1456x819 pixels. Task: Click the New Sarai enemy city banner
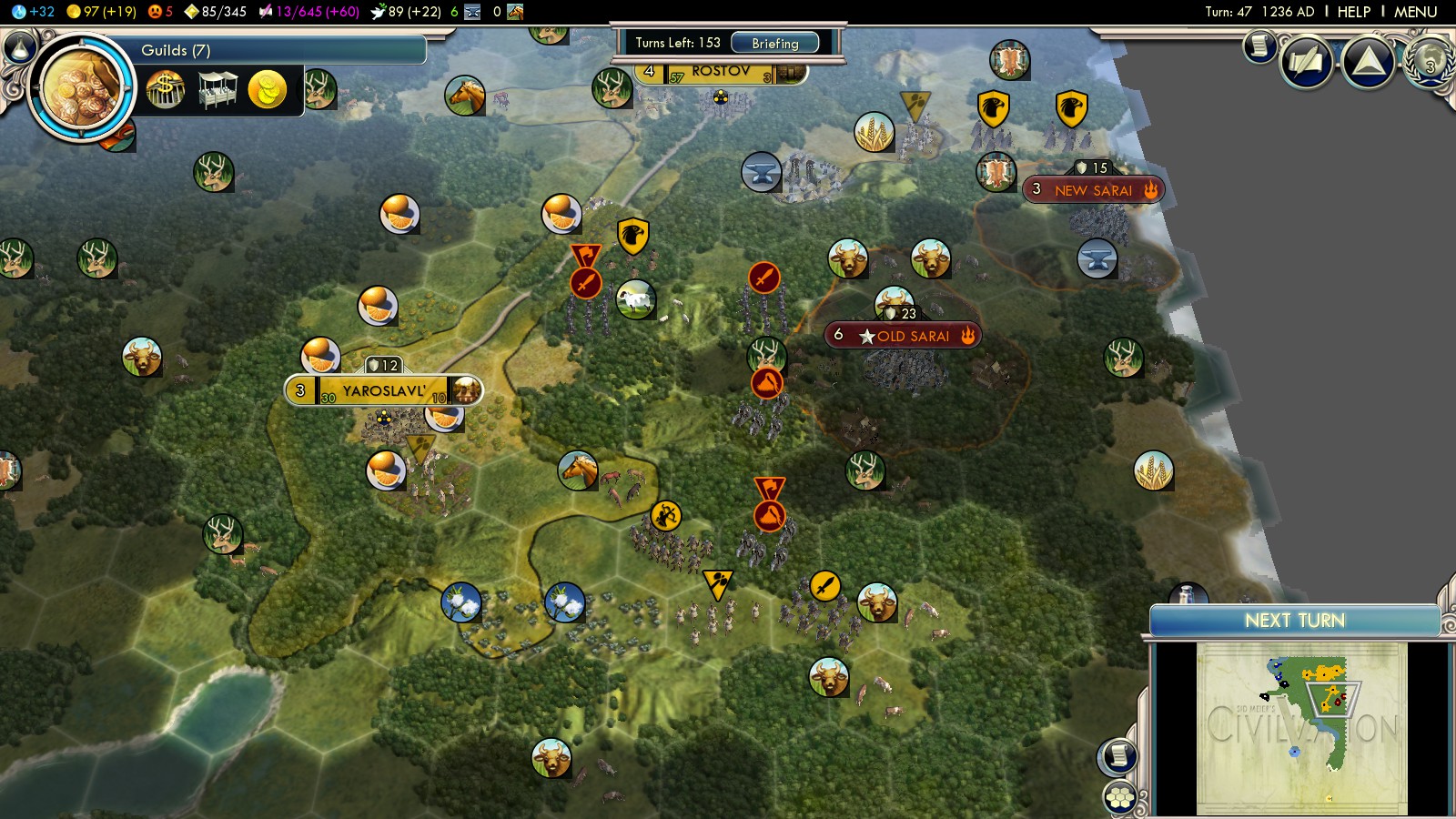[1092, 190]
